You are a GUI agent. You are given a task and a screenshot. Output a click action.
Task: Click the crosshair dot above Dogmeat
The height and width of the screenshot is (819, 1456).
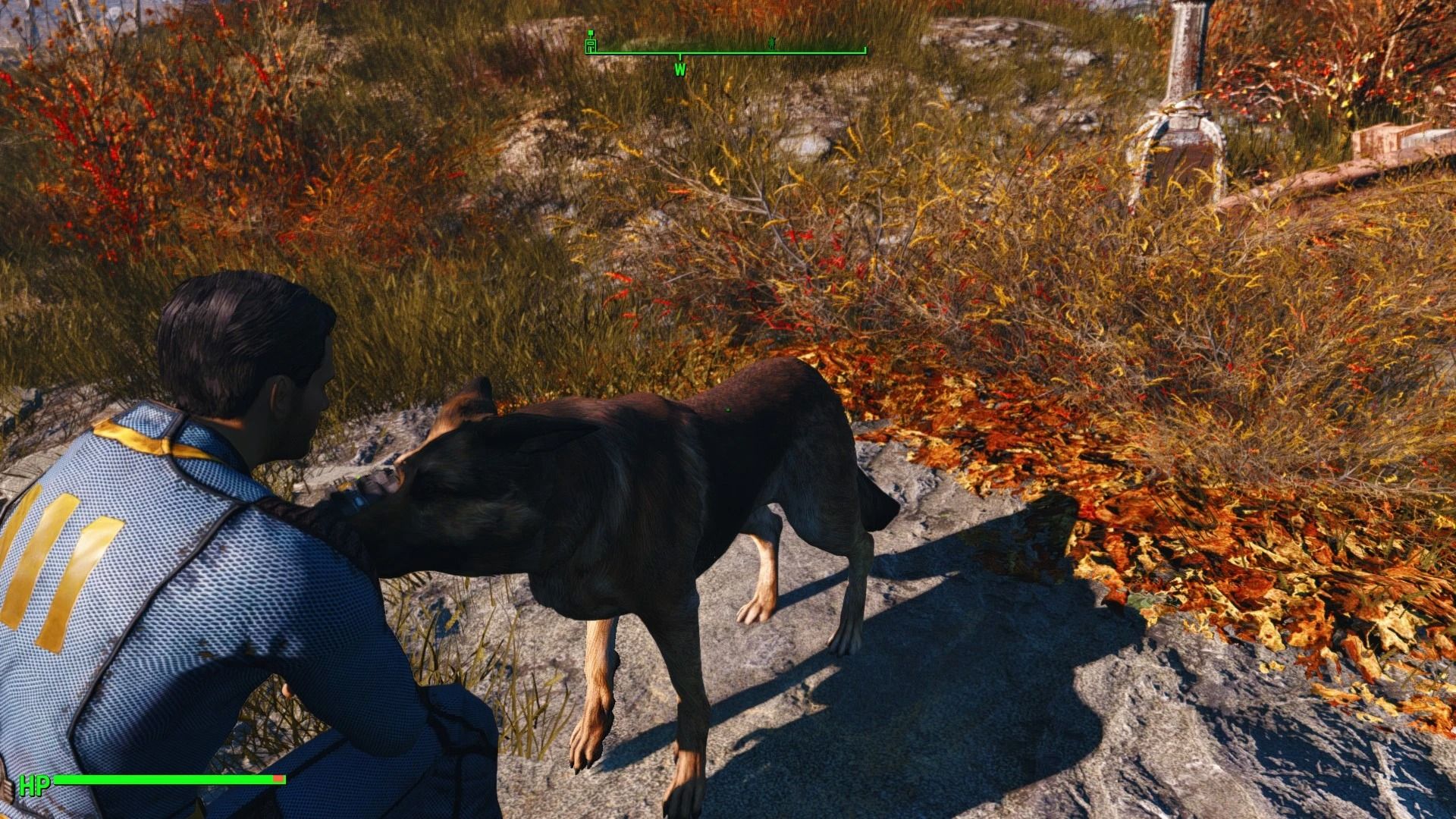tap(727, 409)
